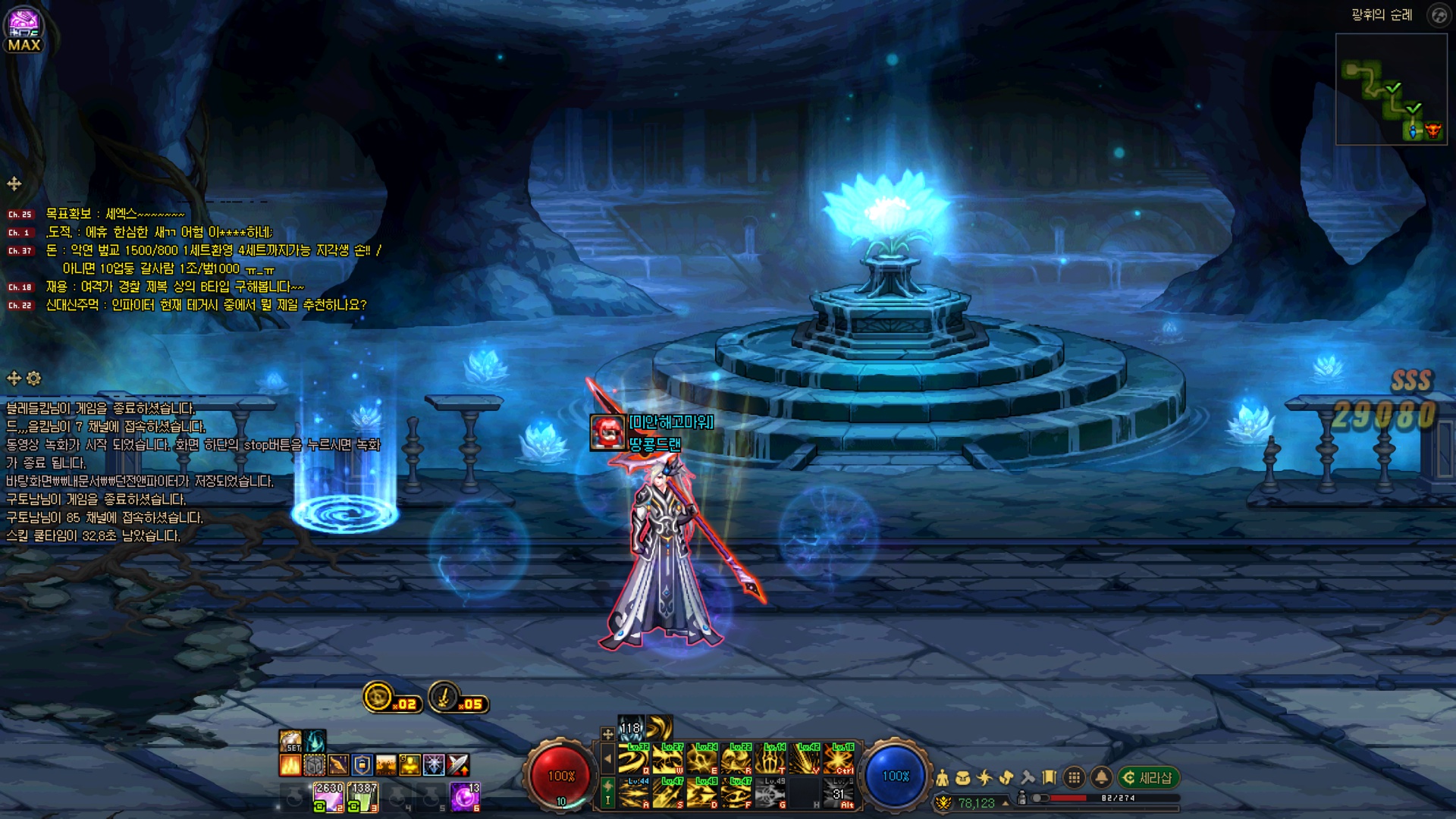Open the inventory pouch icon
The width and height of the screenshot is (1456, 819).
tap(963, 778)
